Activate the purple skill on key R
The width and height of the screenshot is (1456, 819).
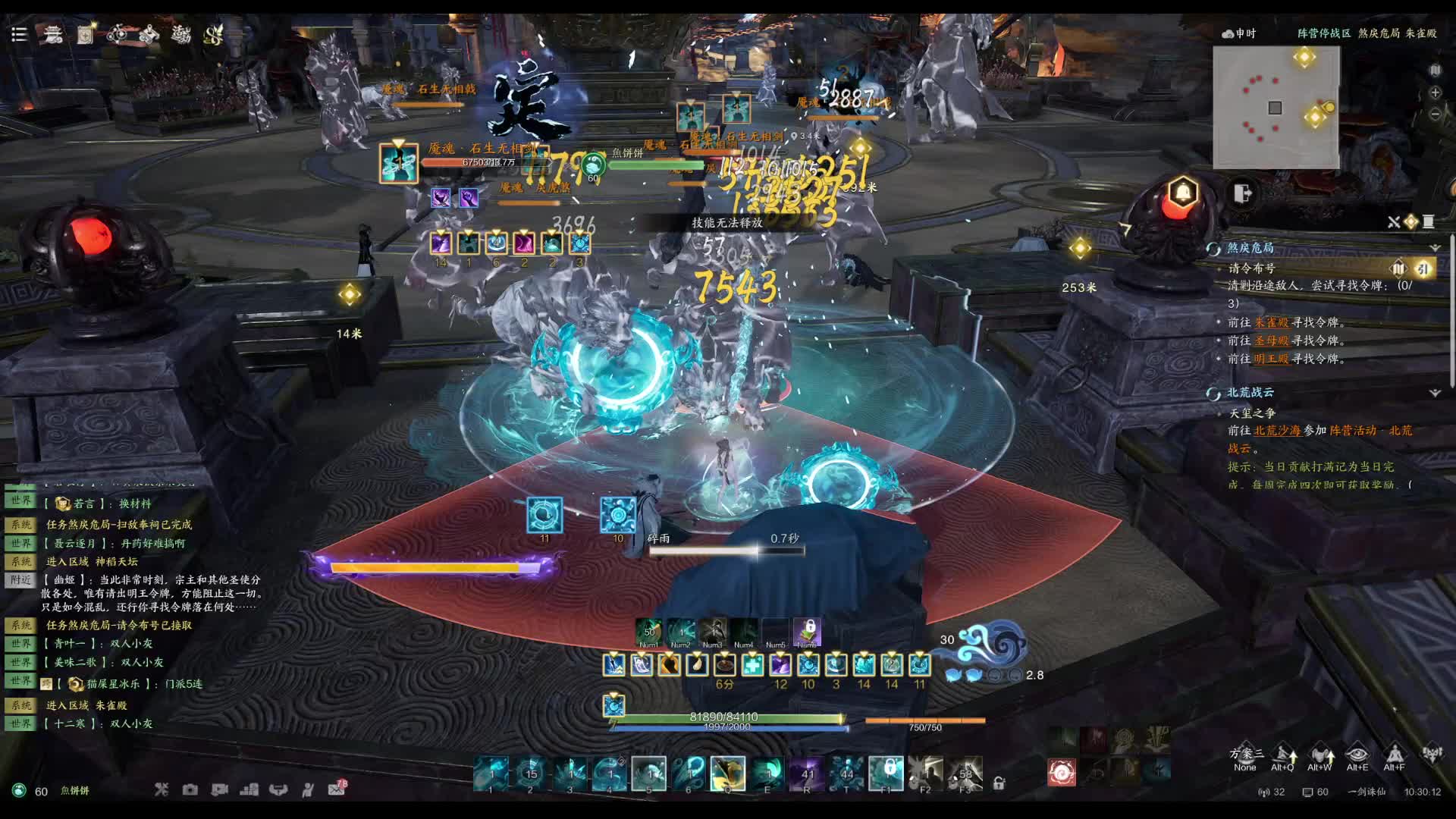pyautogui.click(x=807, y=773)
